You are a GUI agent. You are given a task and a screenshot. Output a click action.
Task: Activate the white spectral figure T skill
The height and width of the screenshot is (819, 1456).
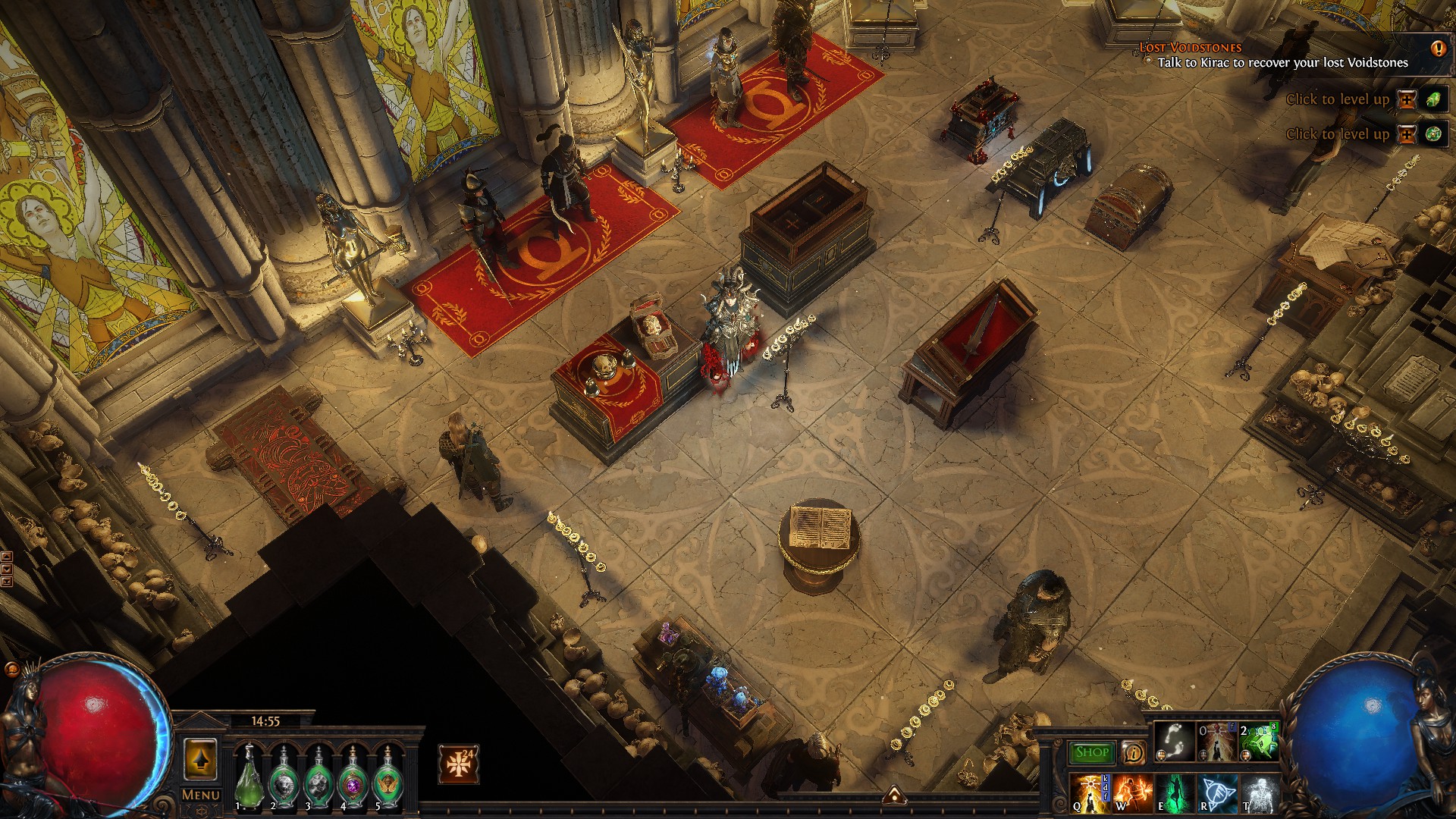1259,793
